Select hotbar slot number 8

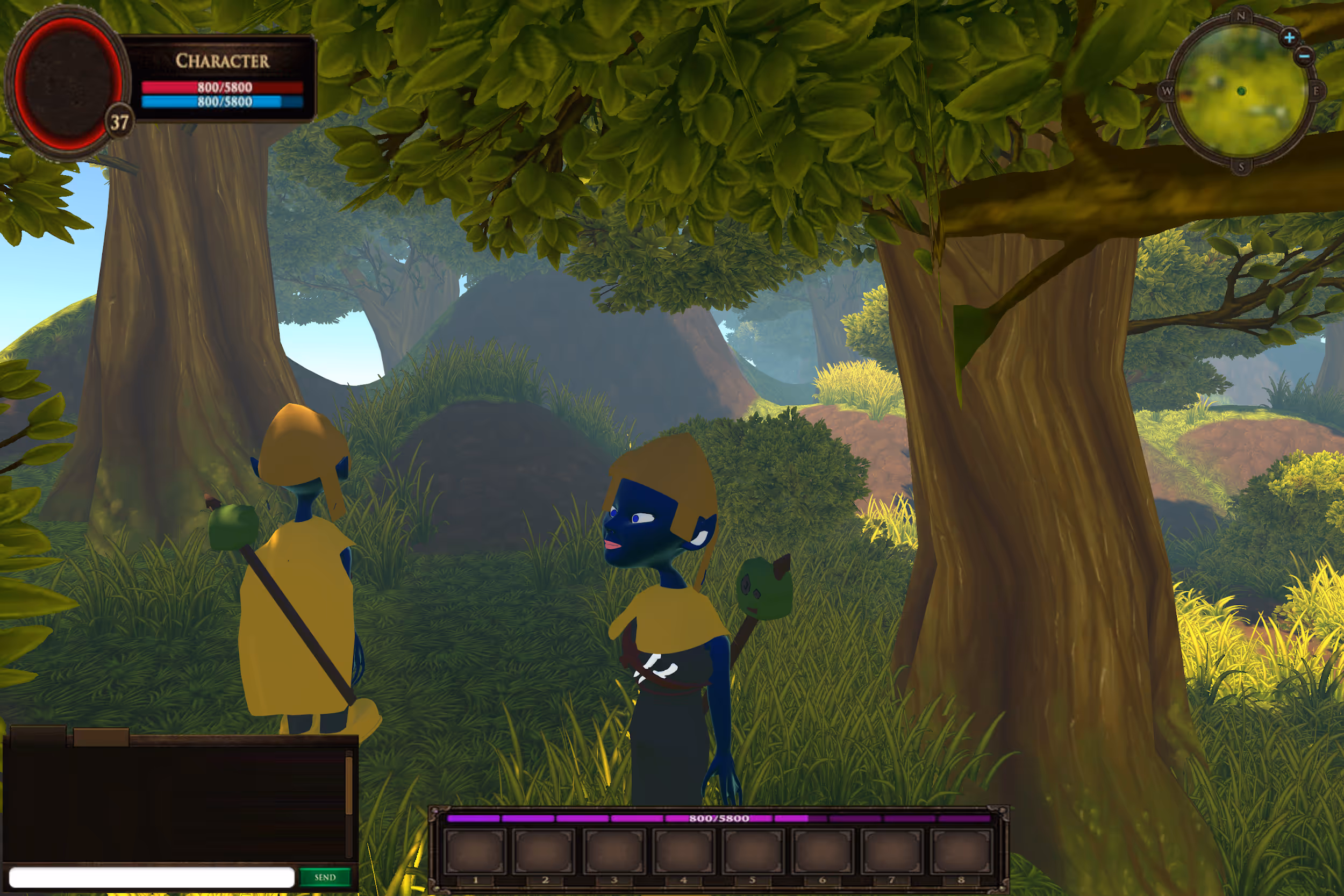point(961,852)
